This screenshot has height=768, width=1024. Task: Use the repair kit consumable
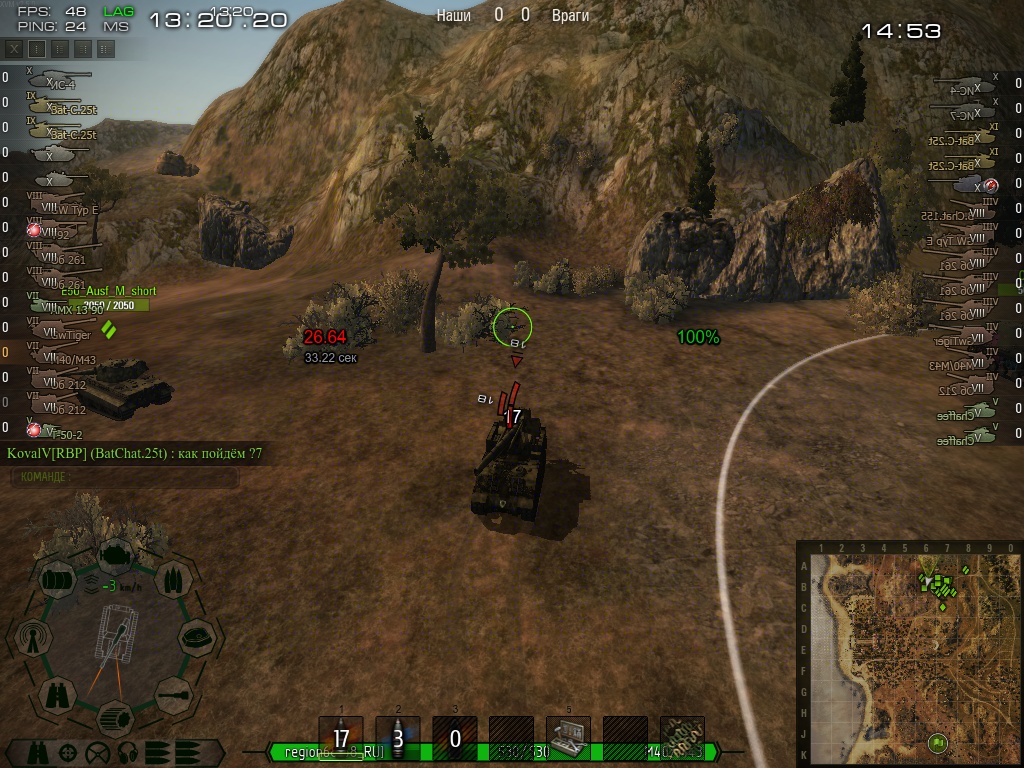pos(568,733)
